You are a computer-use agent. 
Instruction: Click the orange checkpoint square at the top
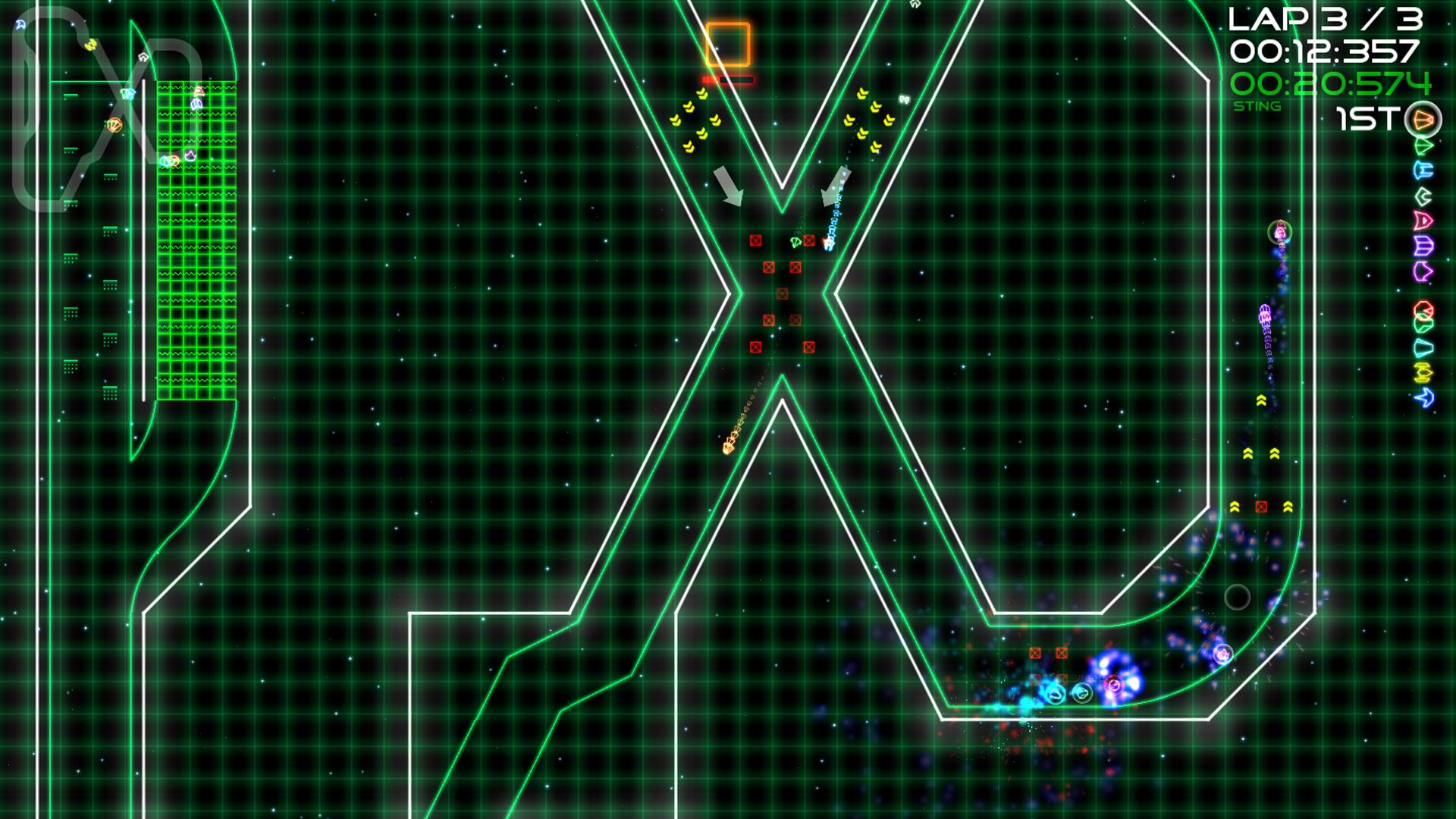728,42
